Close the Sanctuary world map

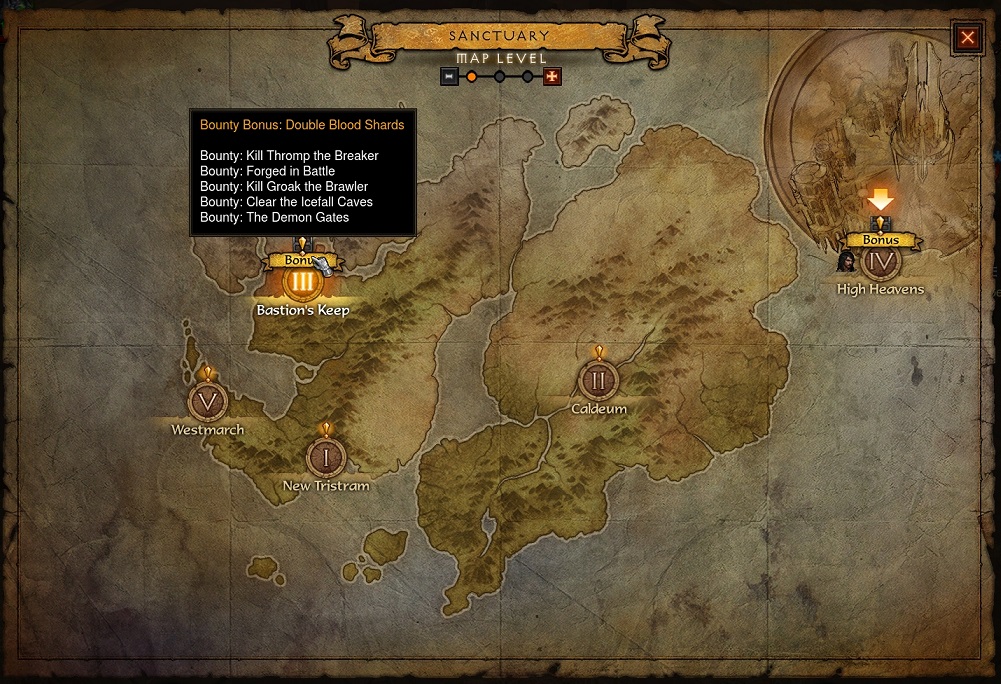pos(967,38)
